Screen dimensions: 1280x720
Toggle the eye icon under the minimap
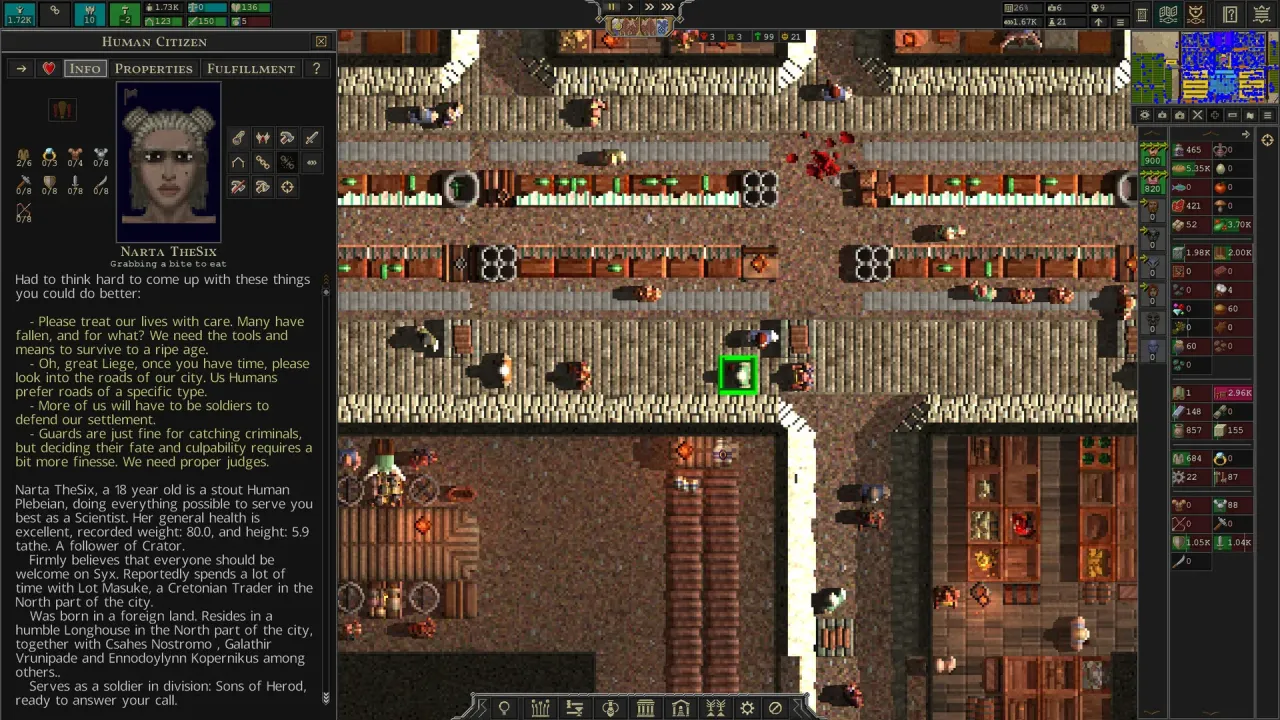[x=1145, y=115]
